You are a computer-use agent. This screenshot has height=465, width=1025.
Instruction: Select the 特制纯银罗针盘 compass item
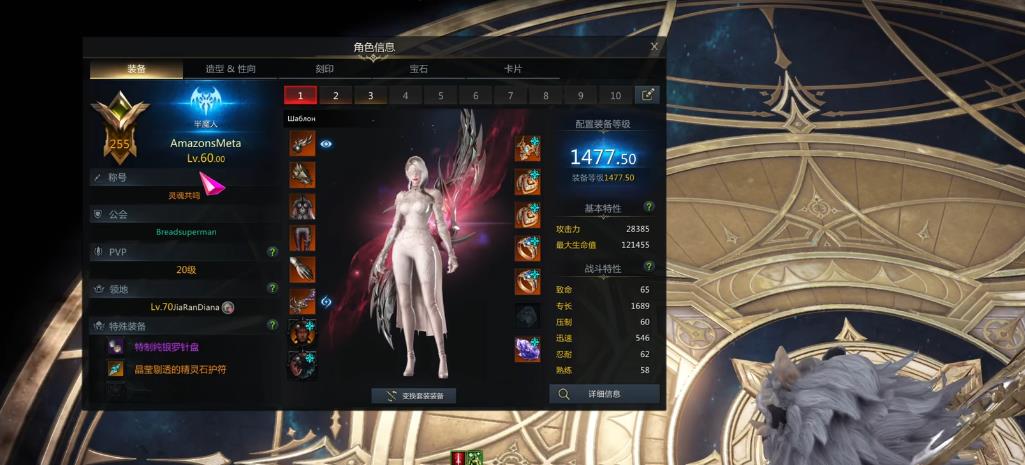pyautogui.click(x=162, y=347)
